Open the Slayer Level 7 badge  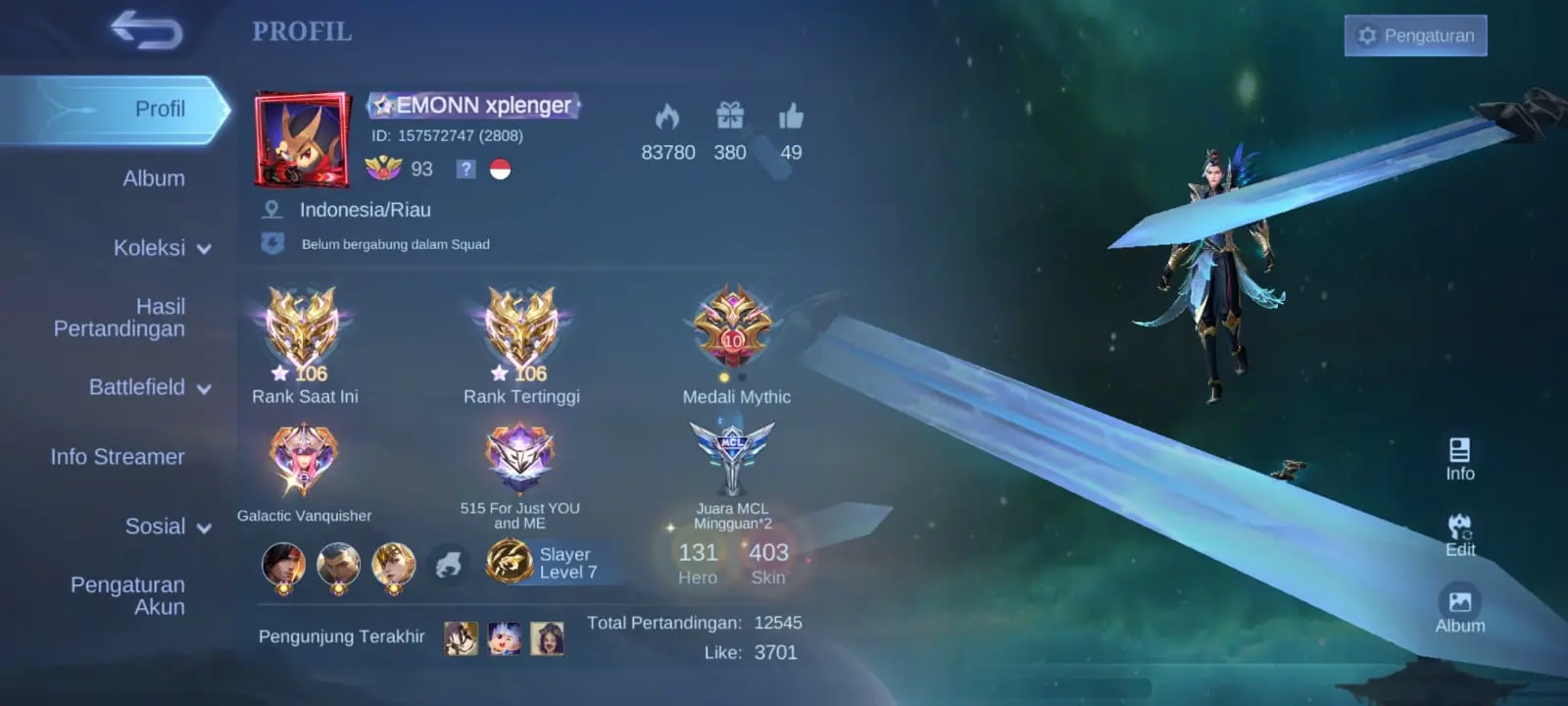[x=543, y=563]
